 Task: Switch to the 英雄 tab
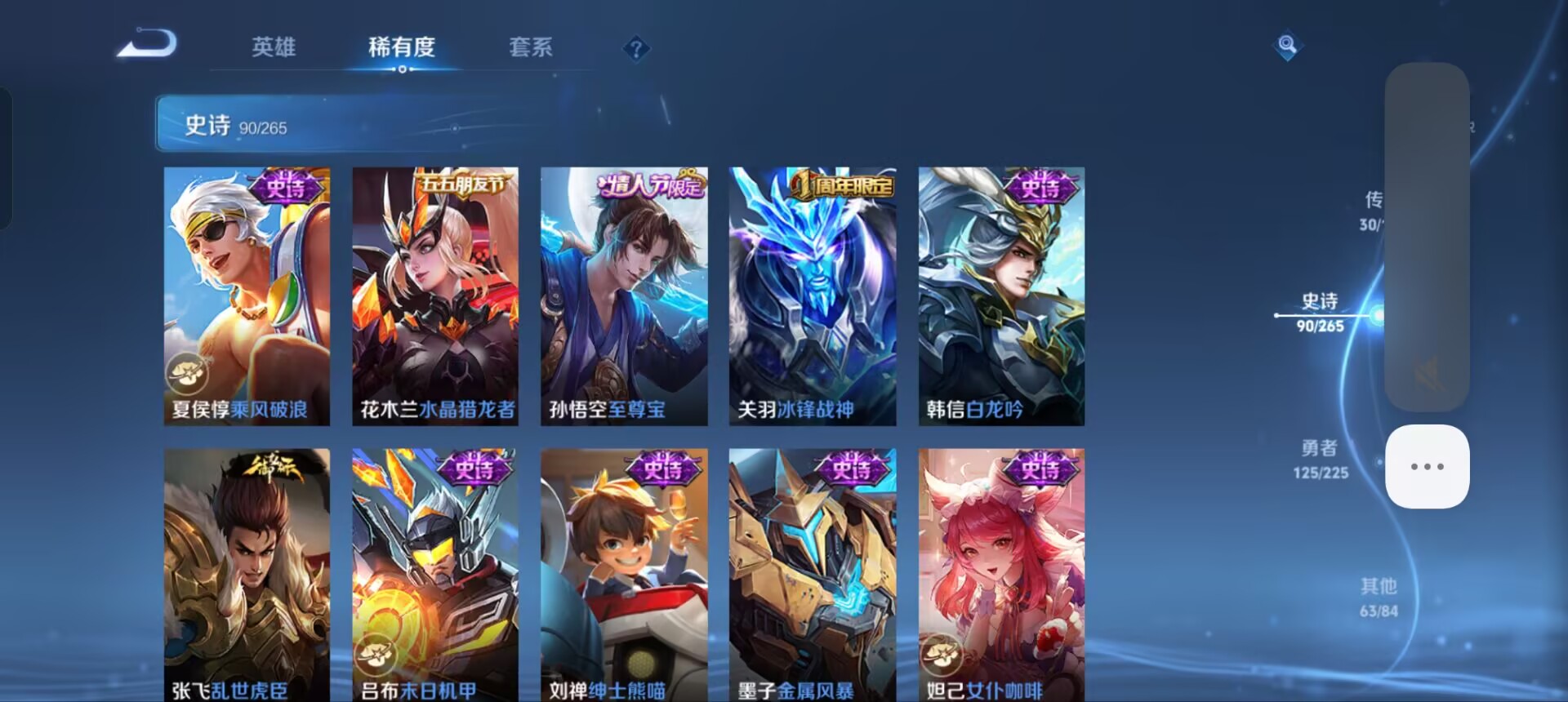[x=275, y=49]
